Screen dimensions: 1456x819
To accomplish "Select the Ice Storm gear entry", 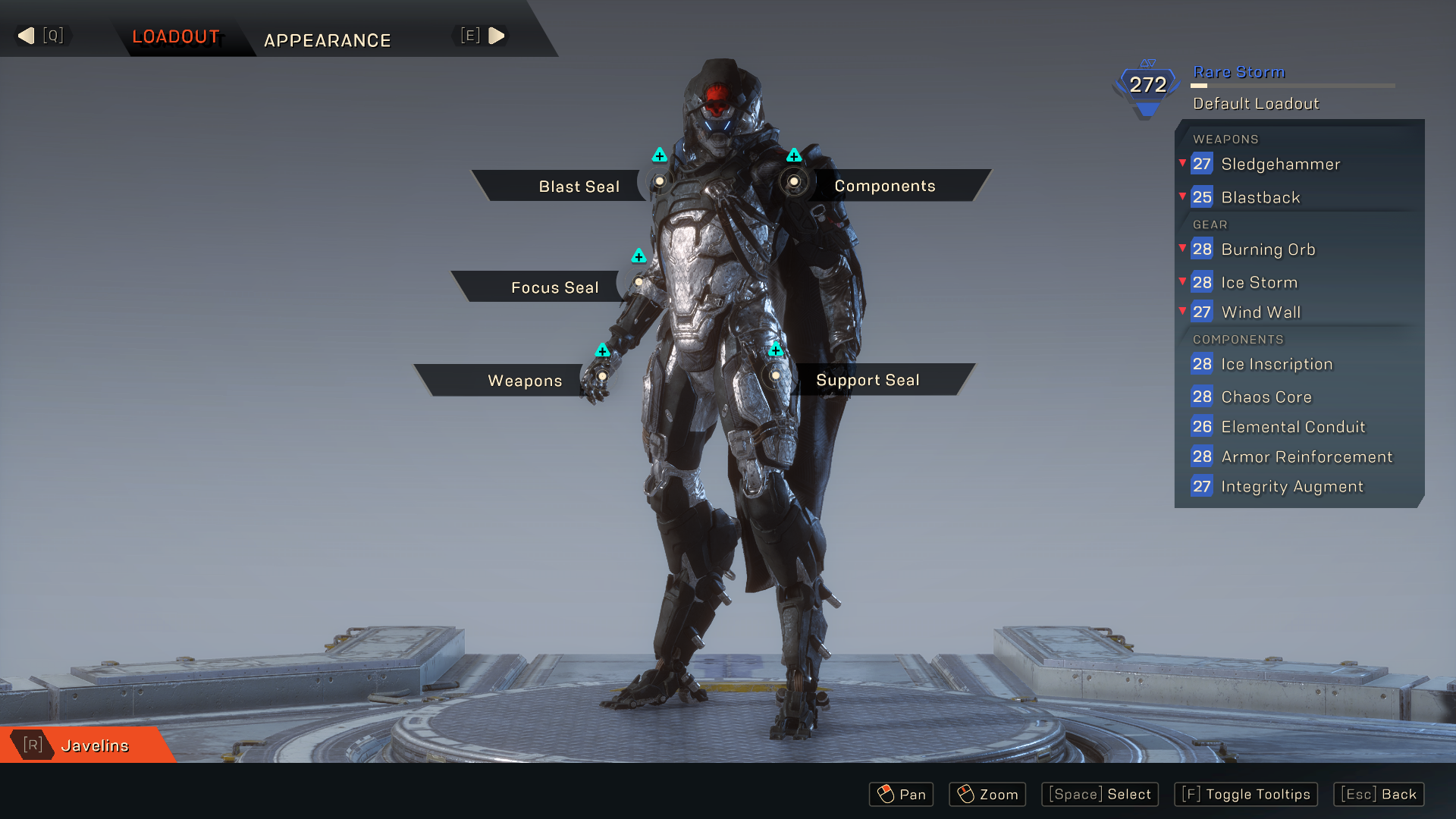I will (x=1259, y=283).
